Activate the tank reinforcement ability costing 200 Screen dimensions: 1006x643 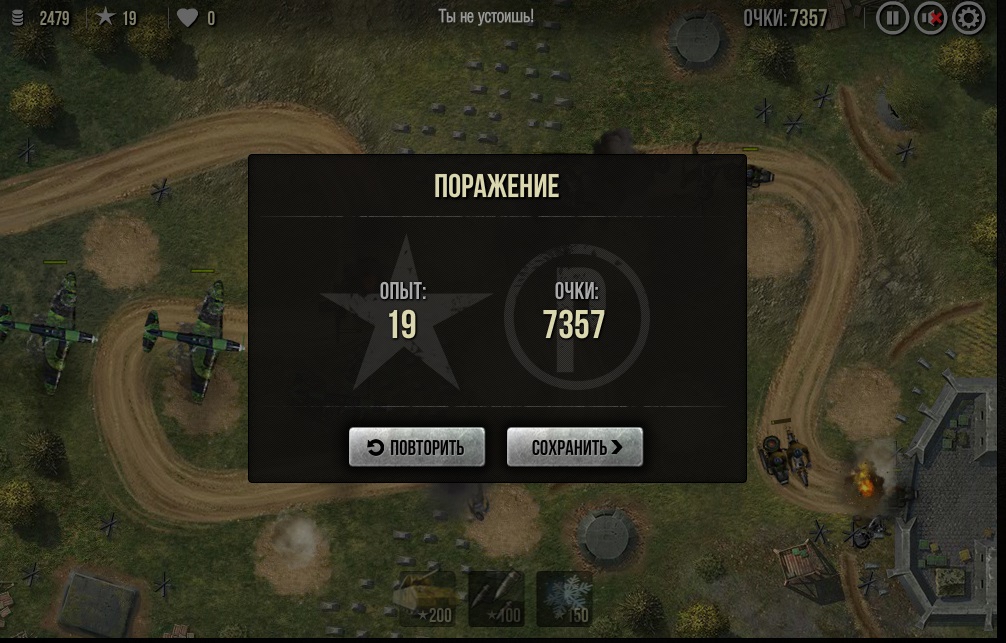pos(427,598)
